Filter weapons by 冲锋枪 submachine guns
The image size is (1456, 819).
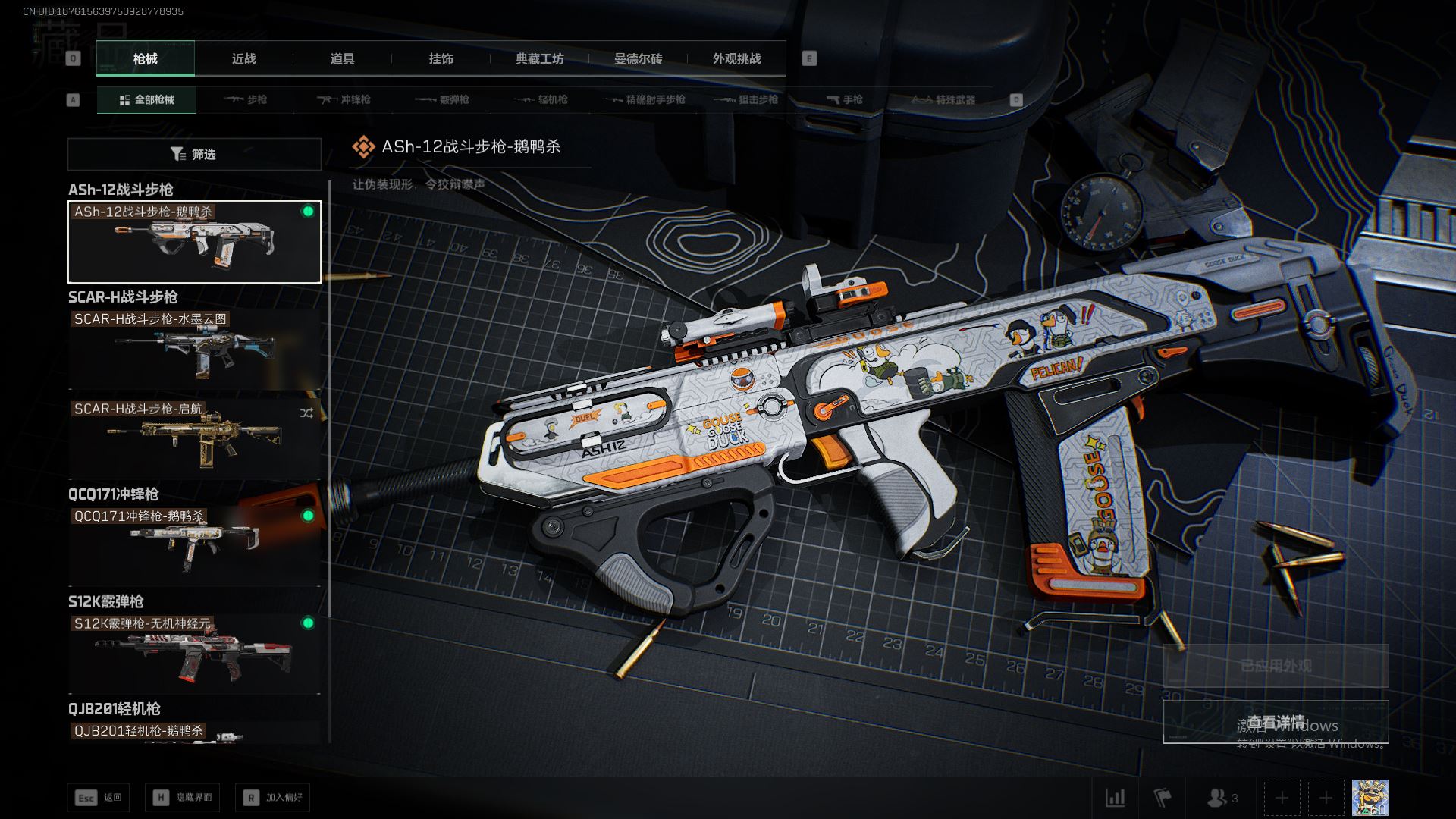pyautogui.click(x=344, y=99)
